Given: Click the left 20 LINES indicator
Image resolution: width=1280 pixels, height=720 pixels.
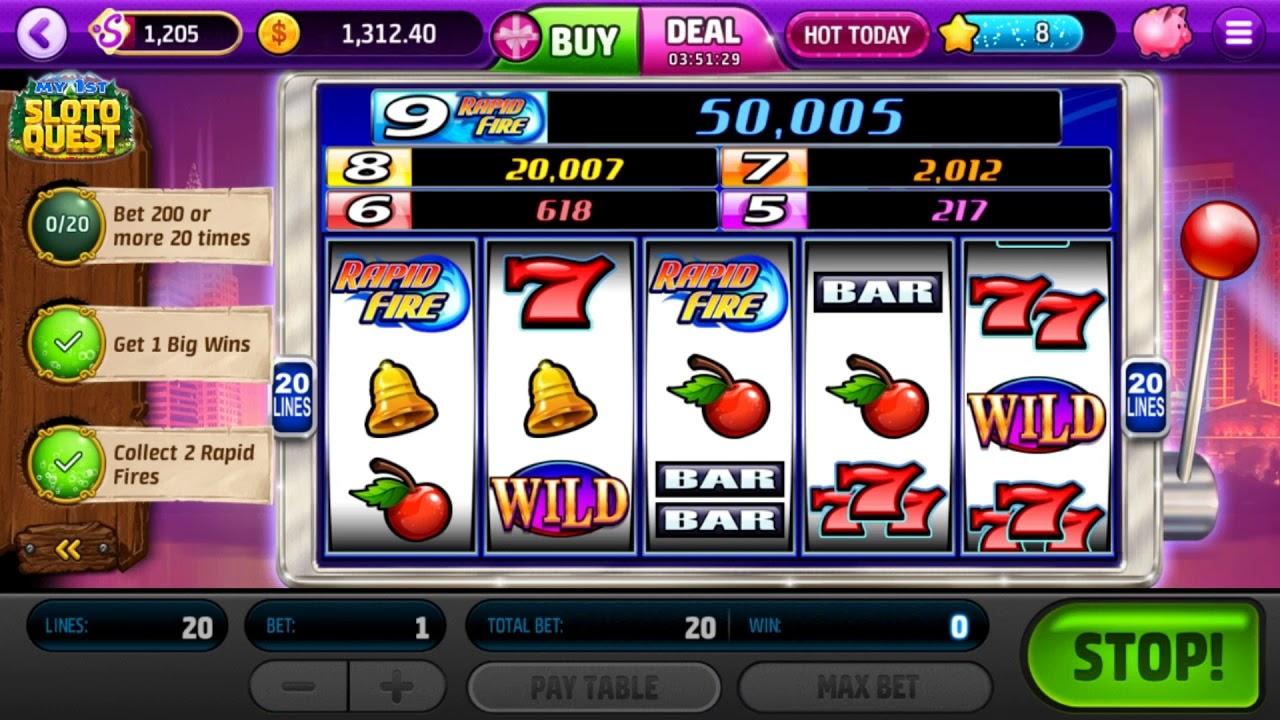Looking at the screenshot, I should (292, 395).
